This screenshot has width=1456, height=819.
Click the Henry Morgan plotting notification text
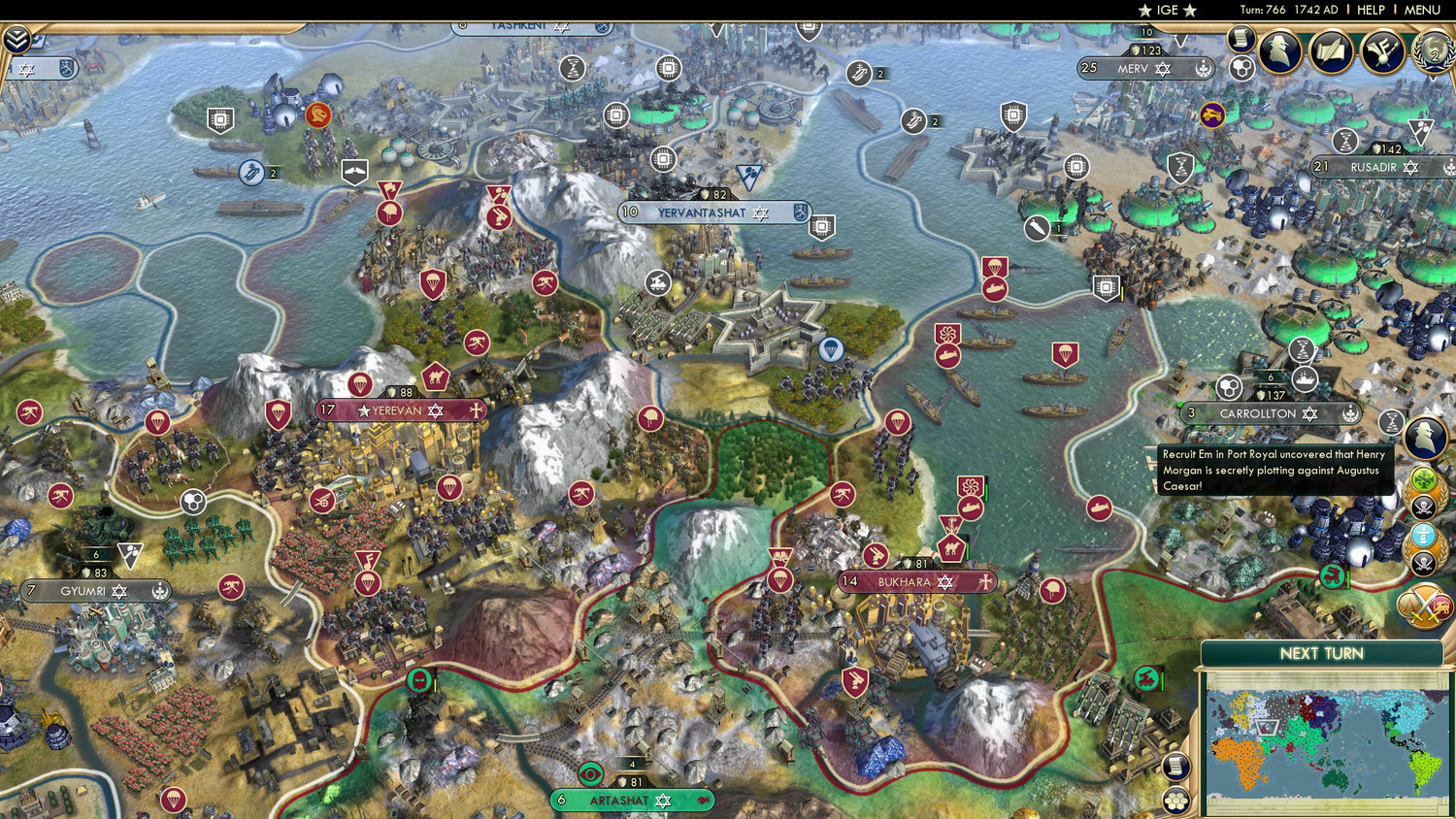click(1274, 470)
